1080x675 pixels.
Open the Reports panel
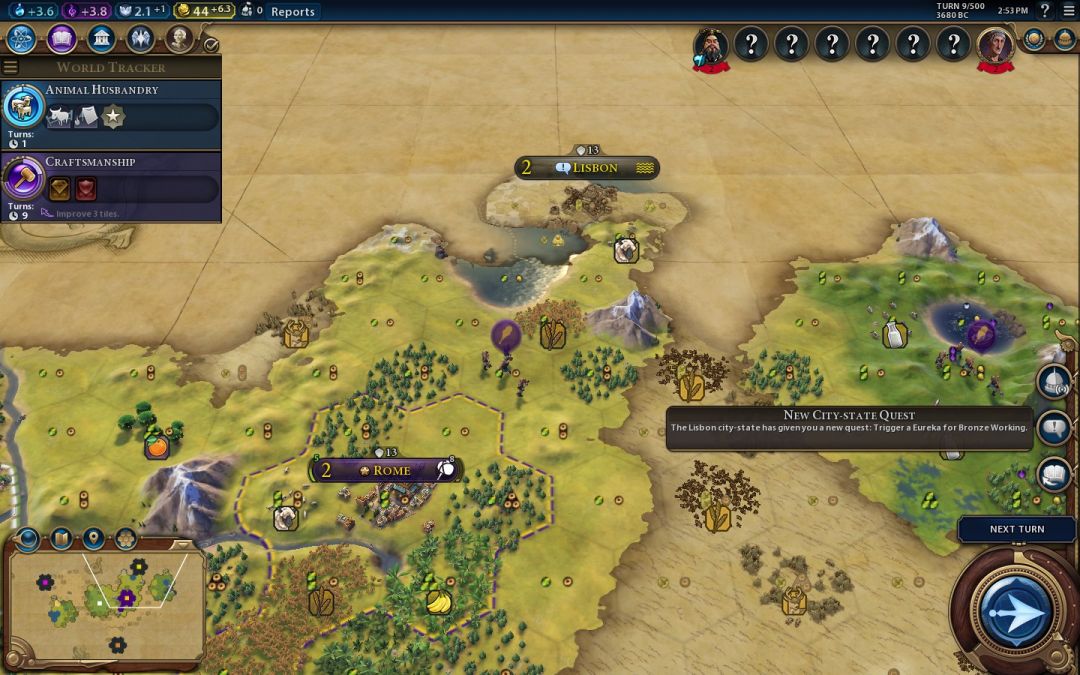[x=292, y=12]
